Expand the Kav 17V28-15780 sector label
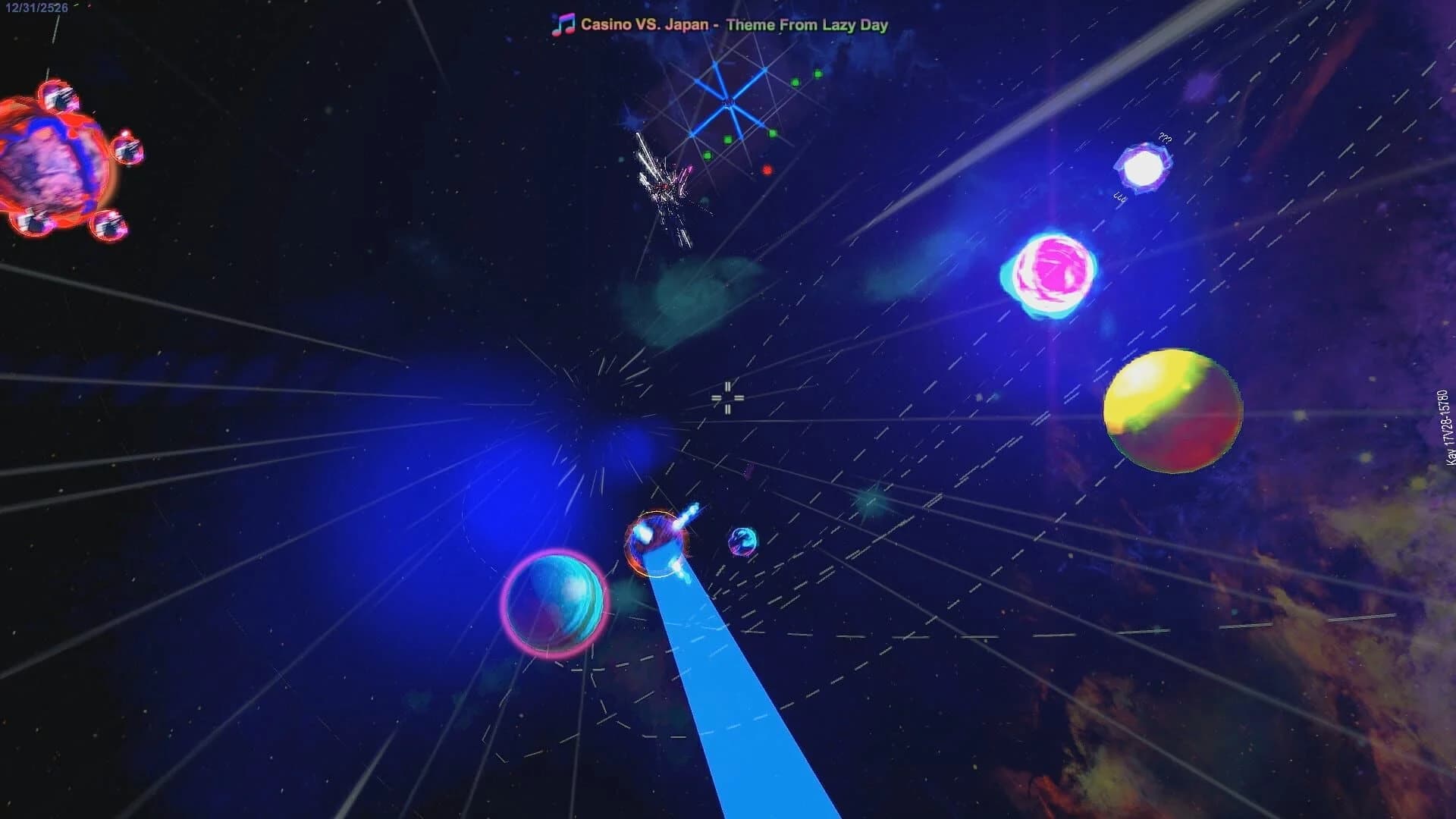Image resolution: width=1456 pixels, height=819 pixels. (1447, 426)
